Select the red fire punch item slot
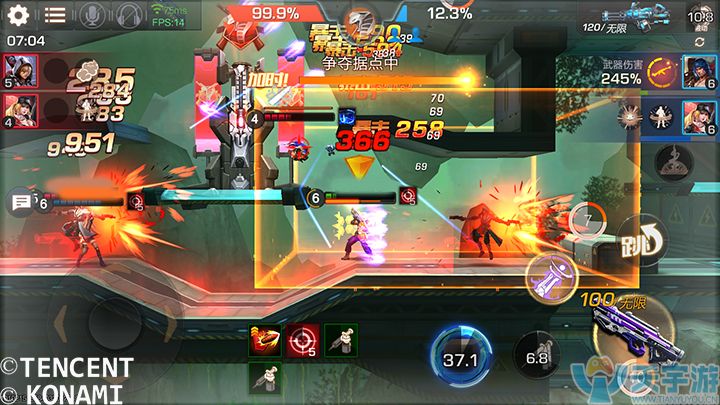 [x=263, y=342]
